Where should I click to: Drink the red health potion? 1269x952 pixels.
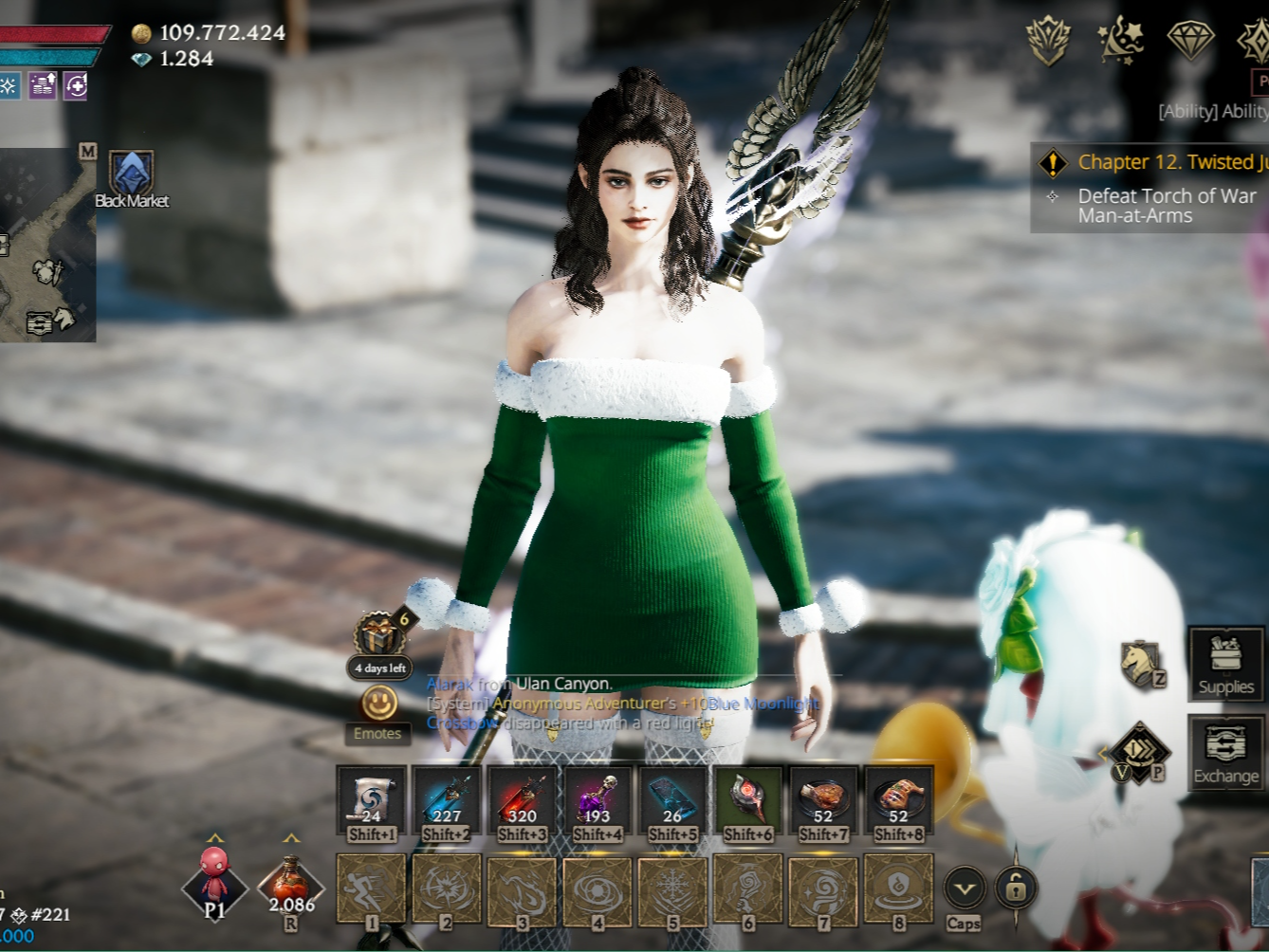coord(291,885)
